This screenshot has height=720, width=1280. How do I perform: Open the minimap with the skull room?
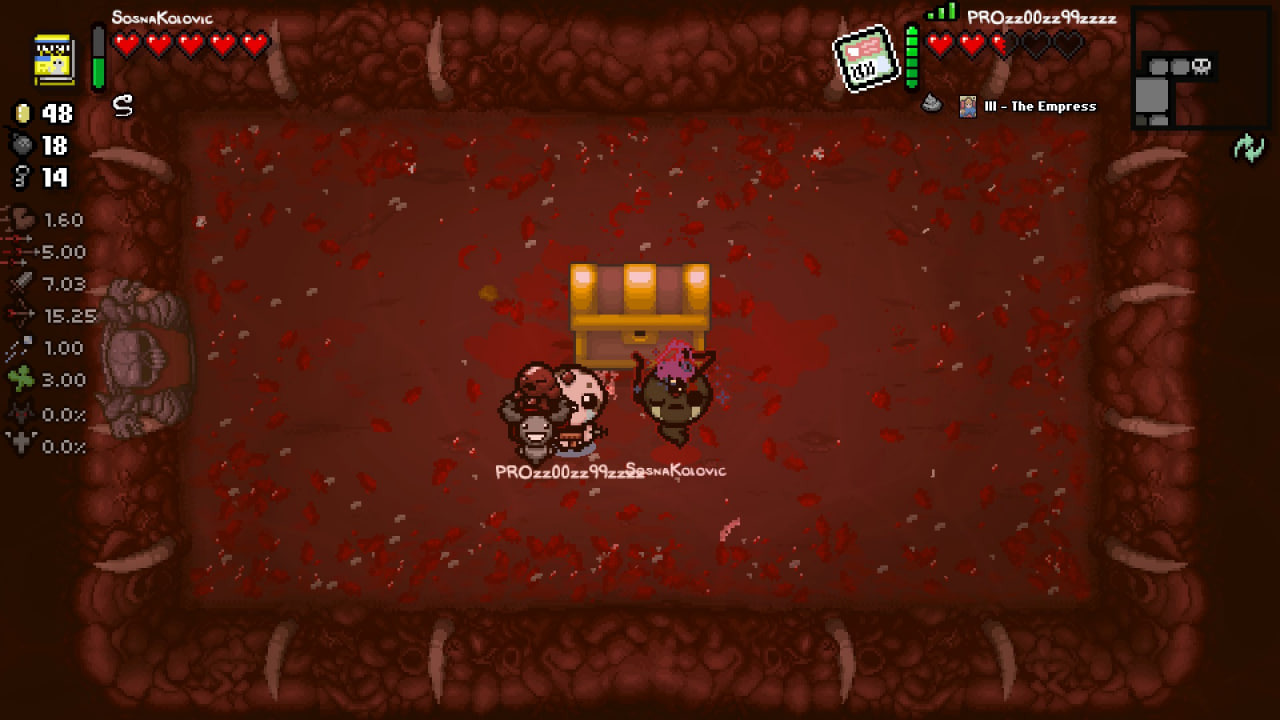pos(1178,68)
